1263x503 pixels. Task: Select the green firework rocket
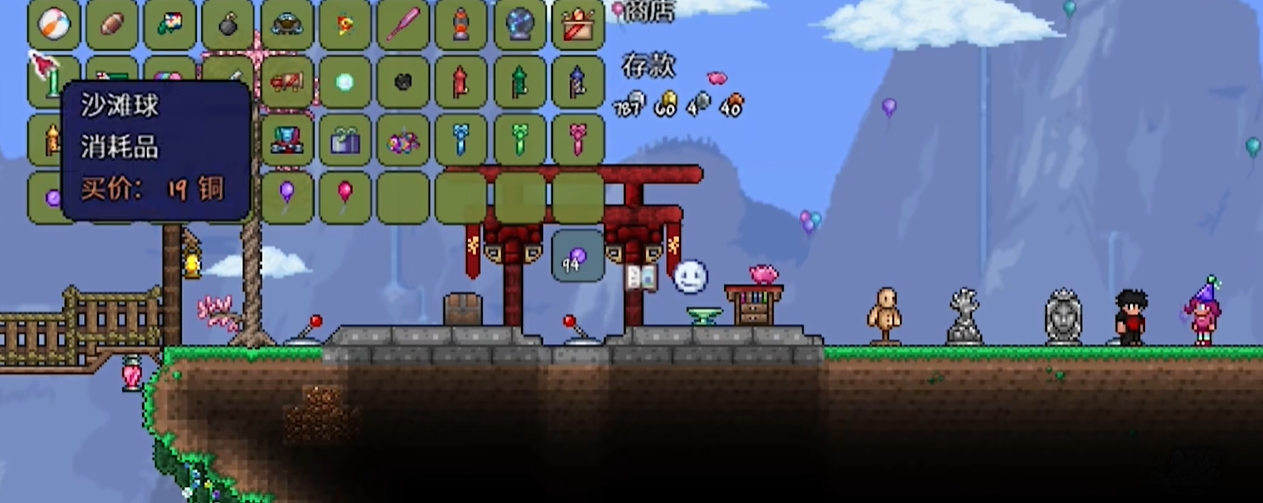(x=520, y=82)
